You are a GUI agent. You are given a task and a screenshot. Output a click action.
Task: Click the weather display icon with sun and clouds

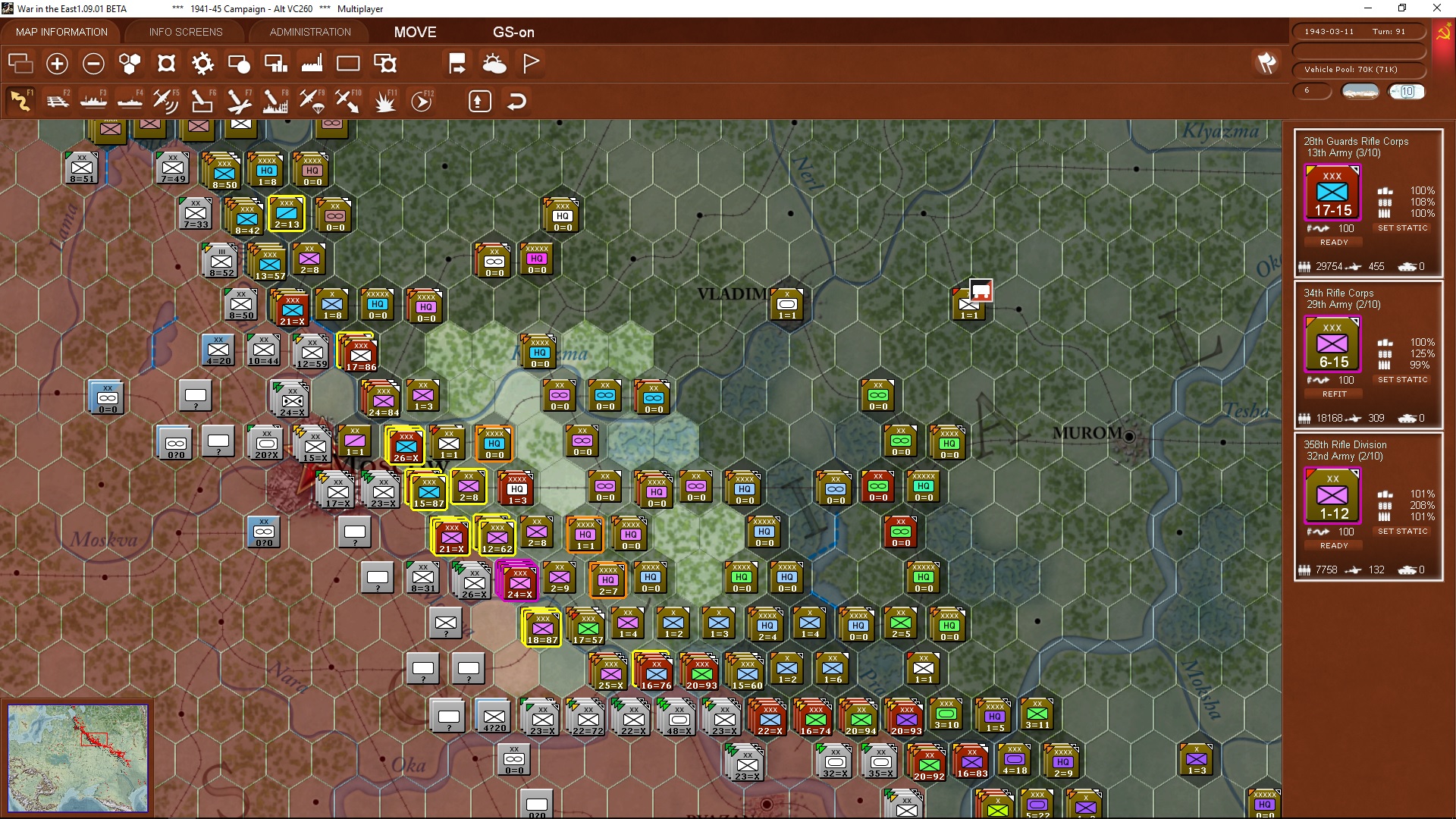495,64
